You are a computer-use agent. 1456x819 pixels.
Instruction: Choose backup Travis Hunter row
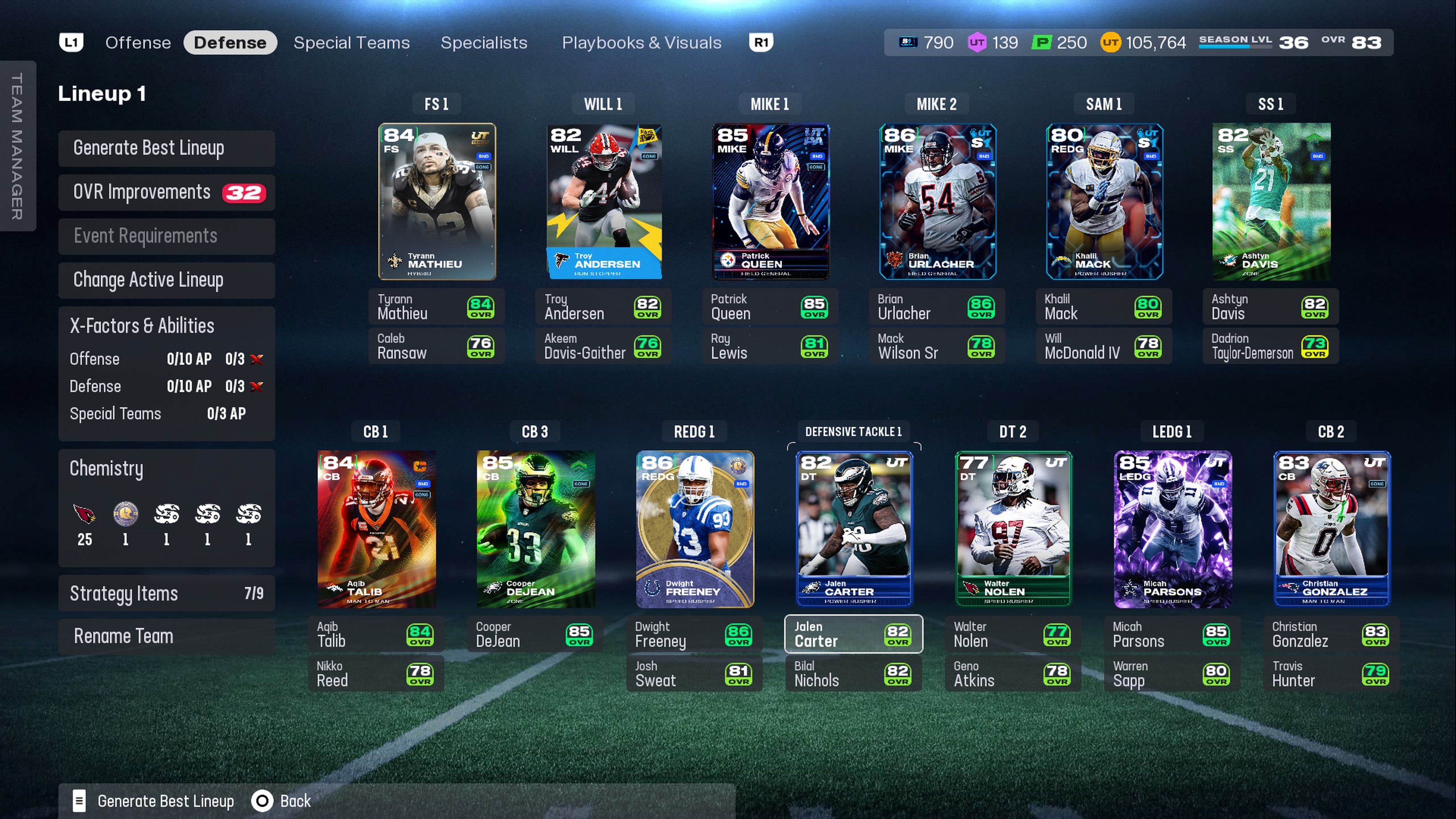pos(1330,674)
